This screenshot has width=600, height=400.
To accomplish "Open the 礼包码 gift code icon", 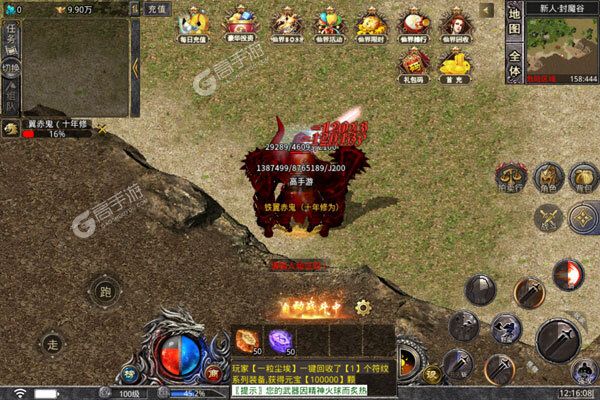I will click(416, 66).
